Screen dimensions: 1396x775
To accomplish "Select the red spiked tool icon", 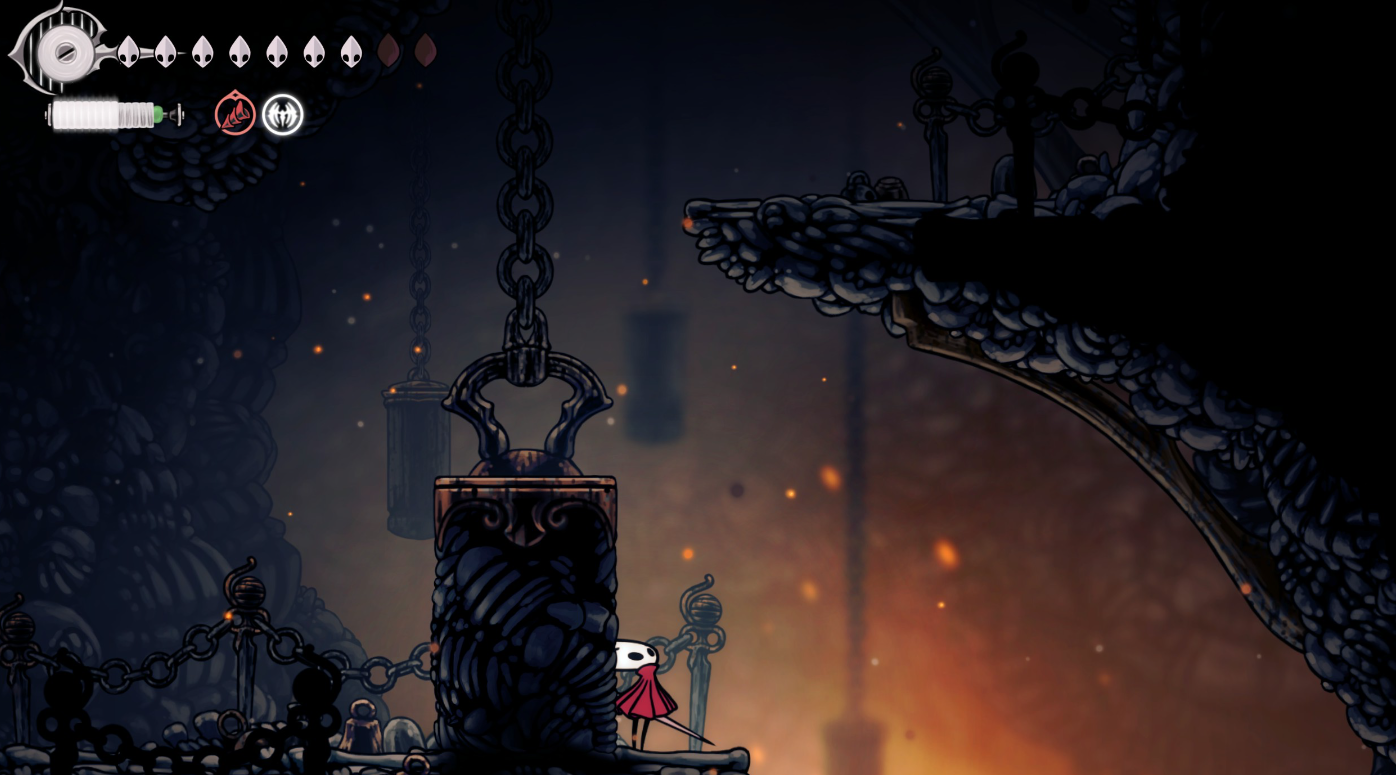I will [235, 115].
